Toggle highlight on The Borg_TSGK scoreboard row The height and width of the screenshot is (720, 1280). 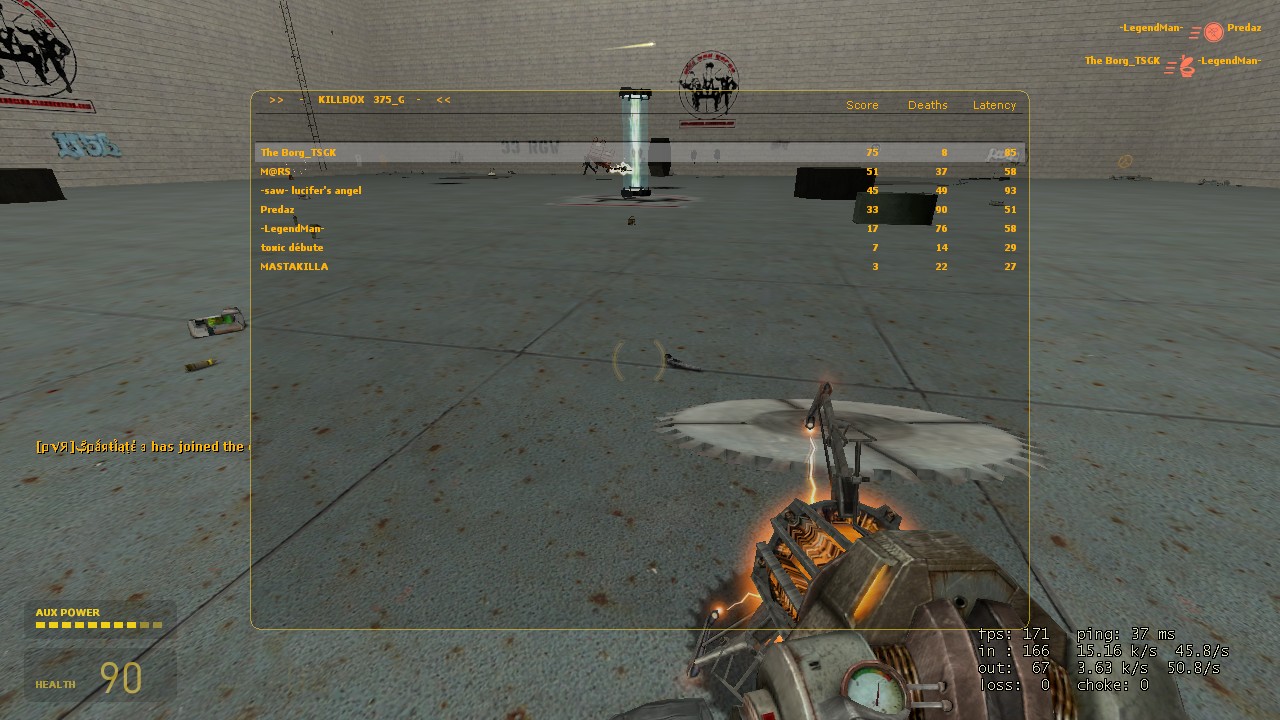pyautogui.click(x=297, y=152)
